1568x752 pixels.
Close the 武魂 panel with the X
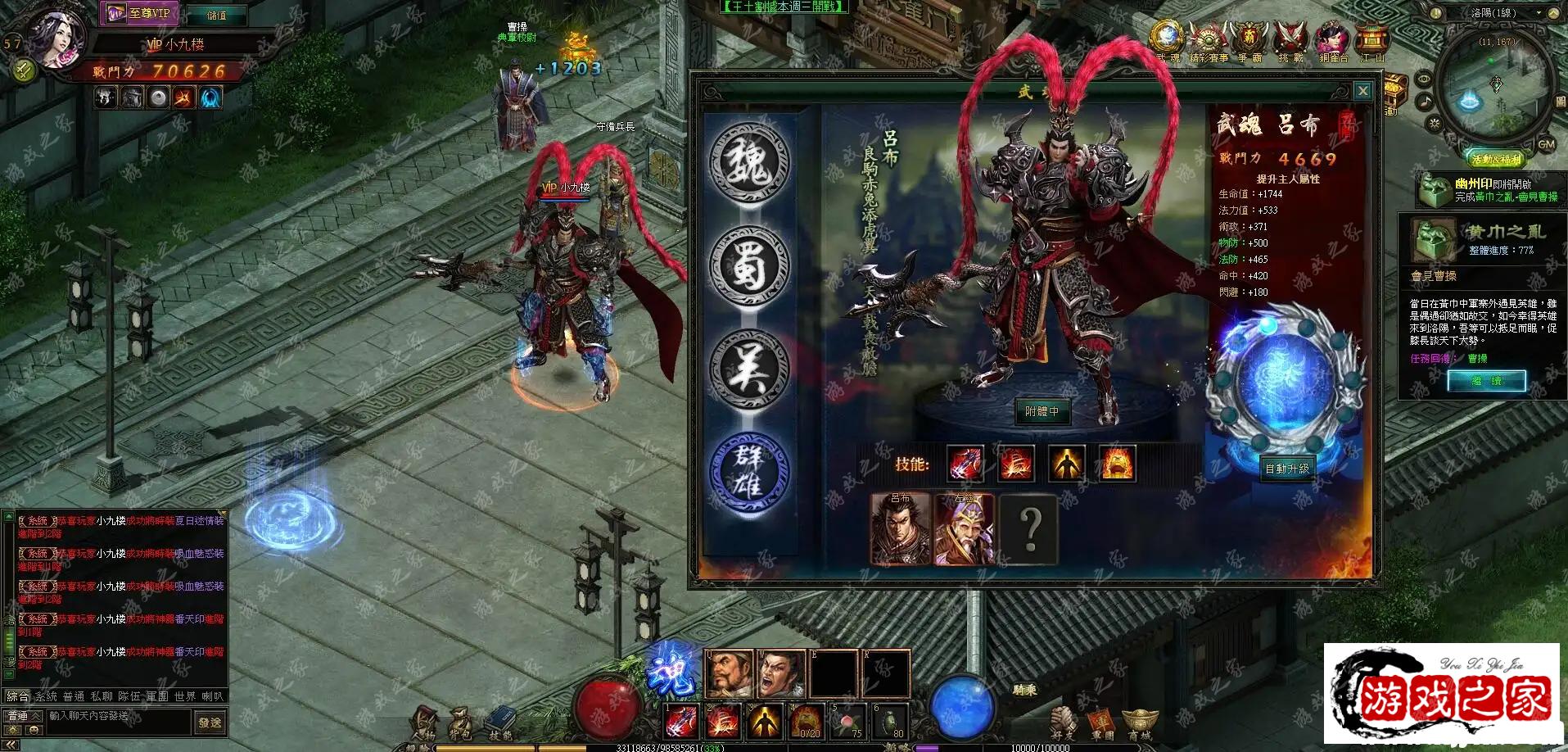(x=1362, y=91)
